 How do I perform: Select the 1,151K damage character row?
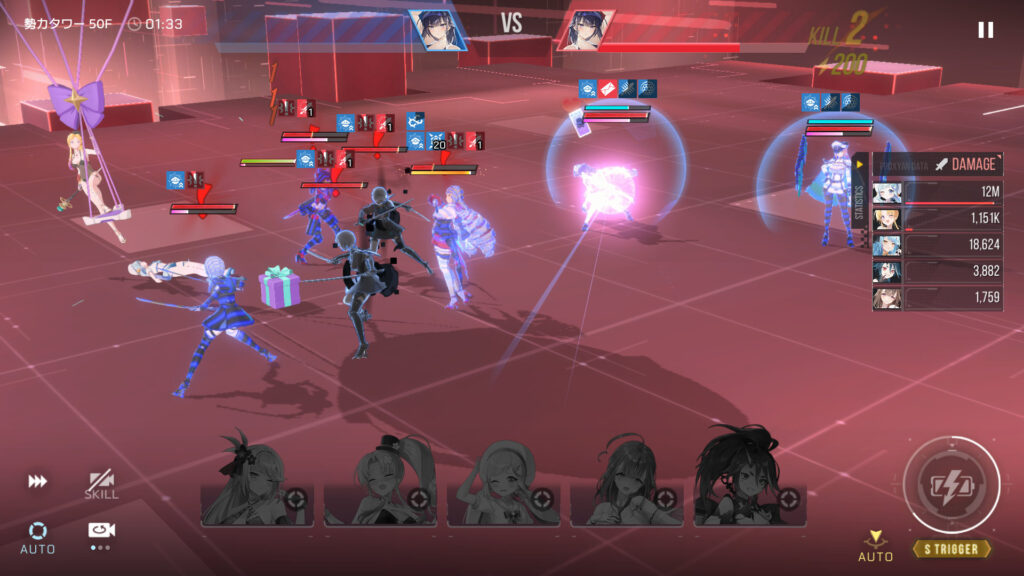coord(937,219)
